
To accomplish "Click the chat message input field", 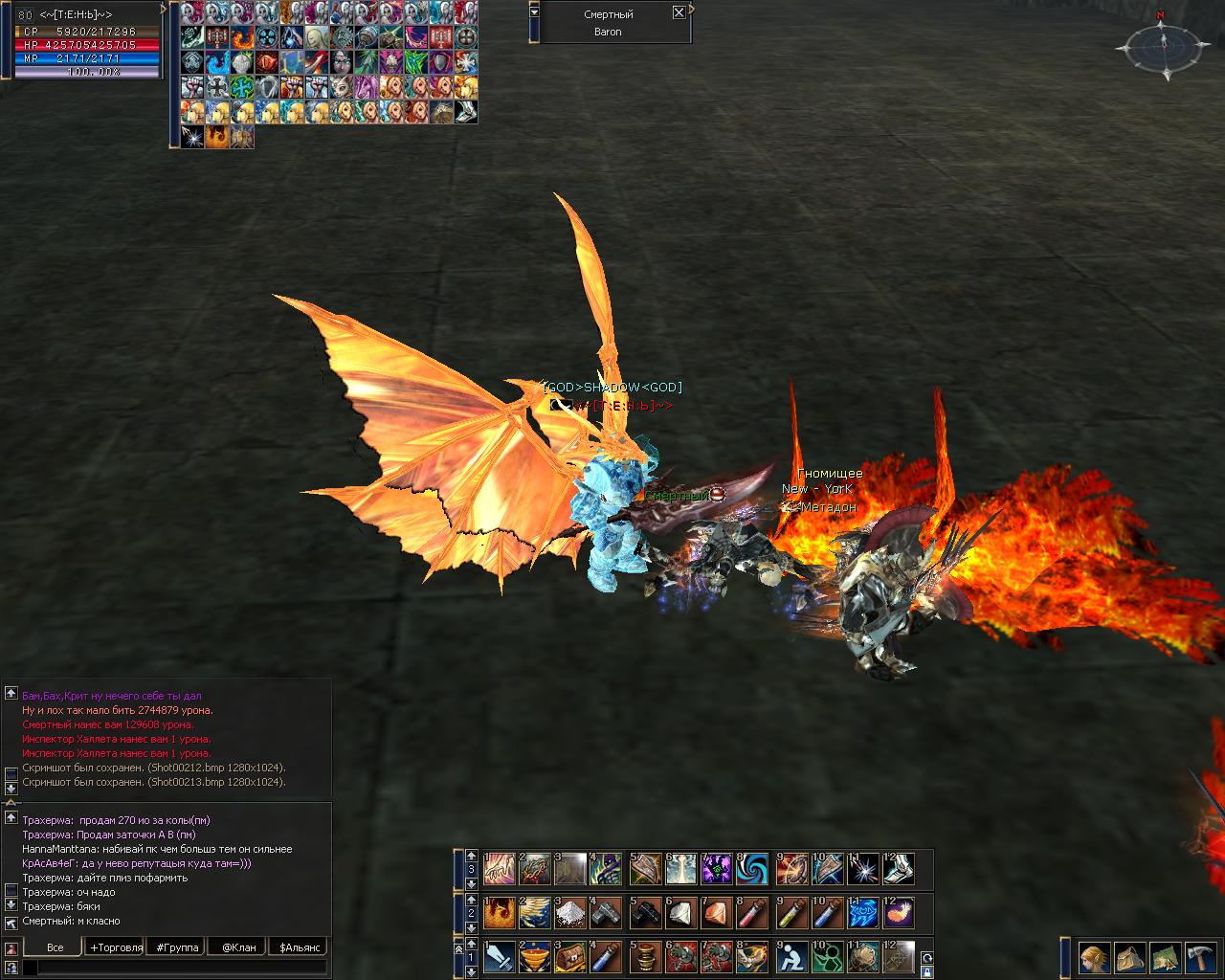I will point(182,969).
